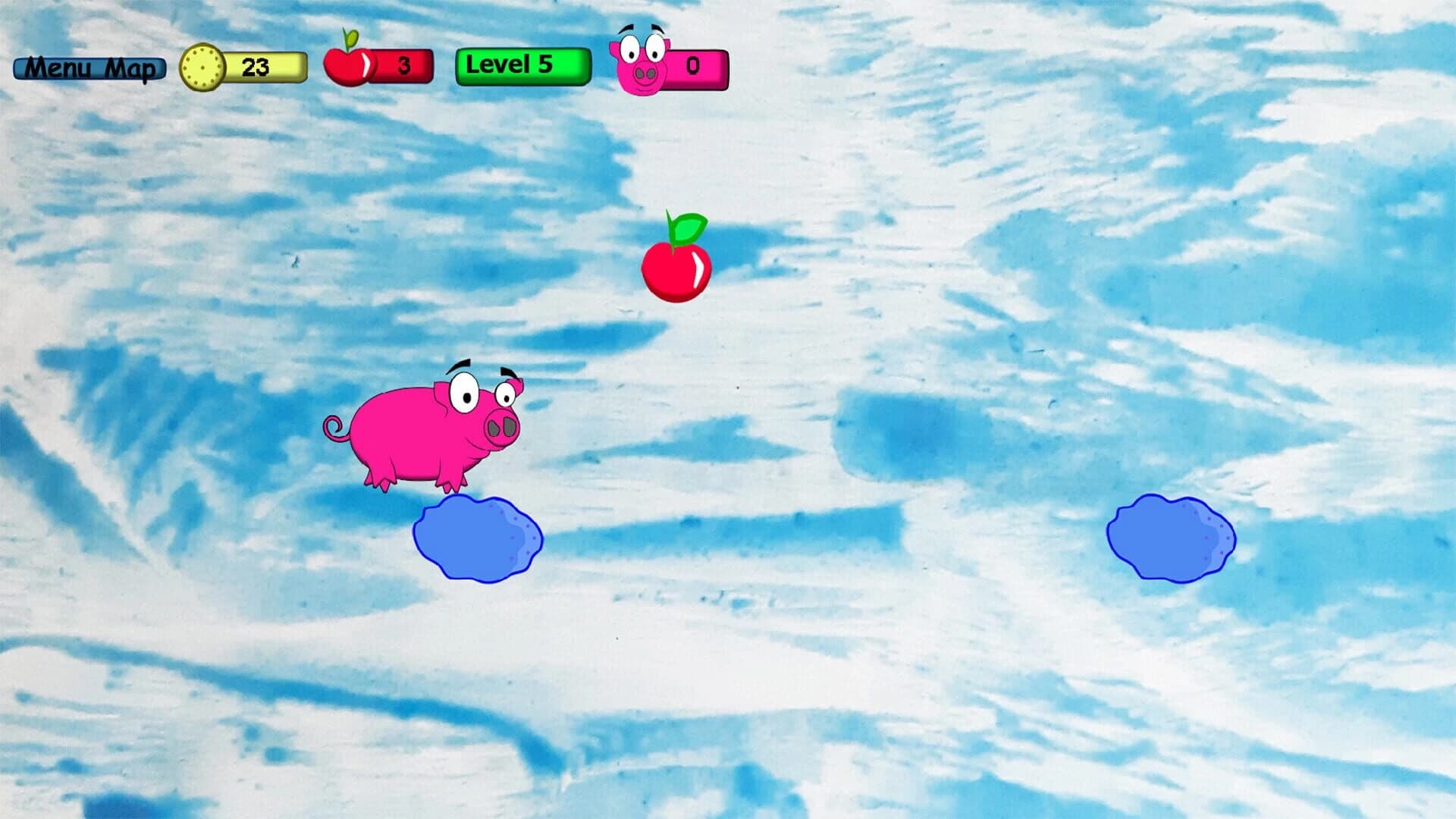Click the pig's curly tail
Screen dimensions: 1456x819
[x=334, y=426]
